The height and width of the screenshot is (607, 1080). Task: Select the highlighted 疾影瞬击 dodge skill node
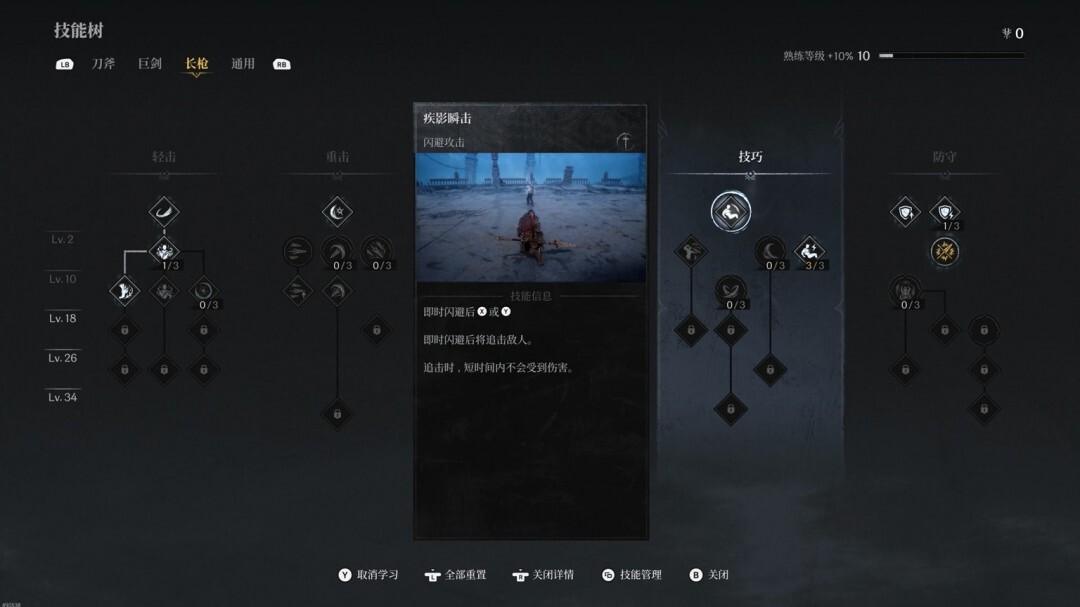731,211
